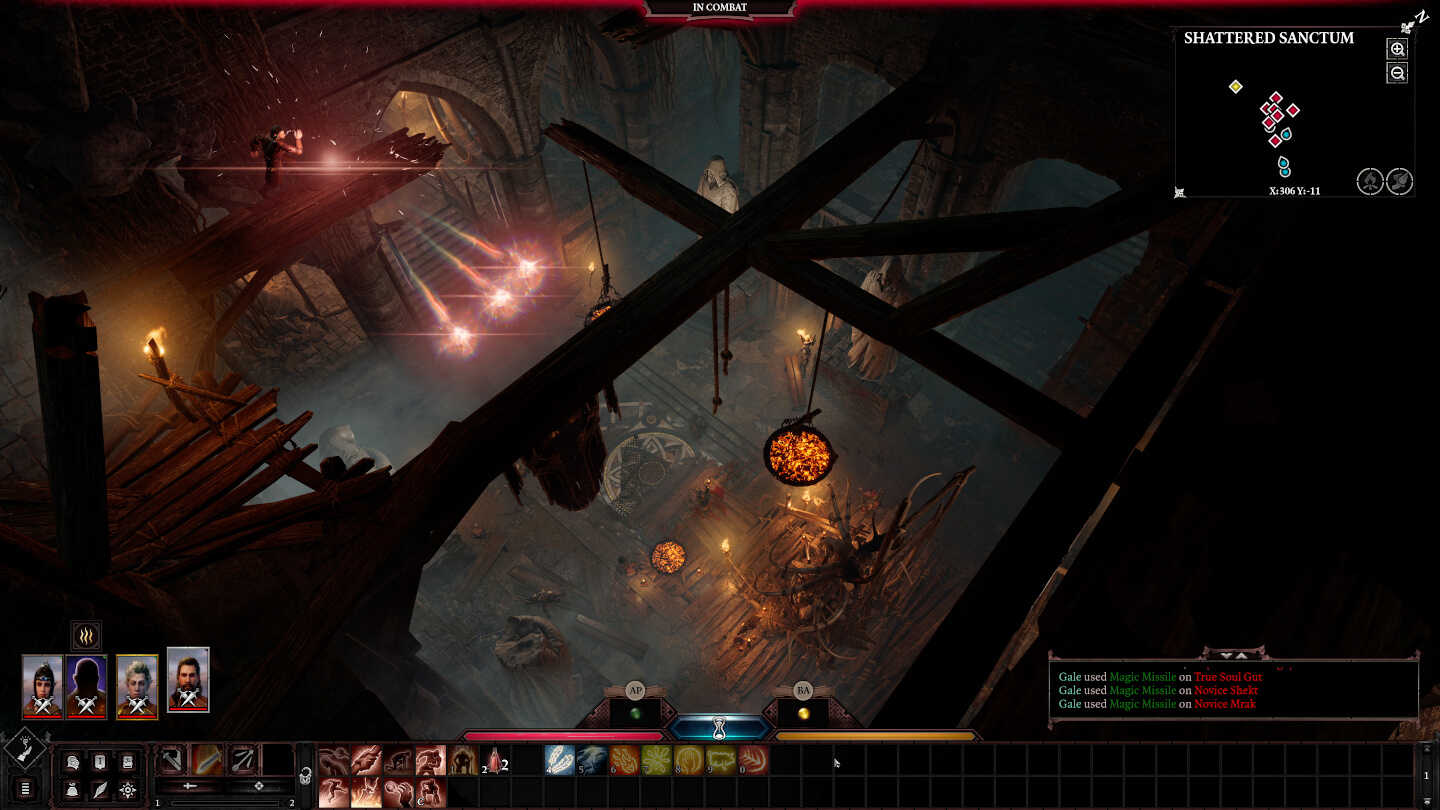Activate the blue feather spell icon
The height and width of the screenshot is (810, 1440).
[559, 761]
